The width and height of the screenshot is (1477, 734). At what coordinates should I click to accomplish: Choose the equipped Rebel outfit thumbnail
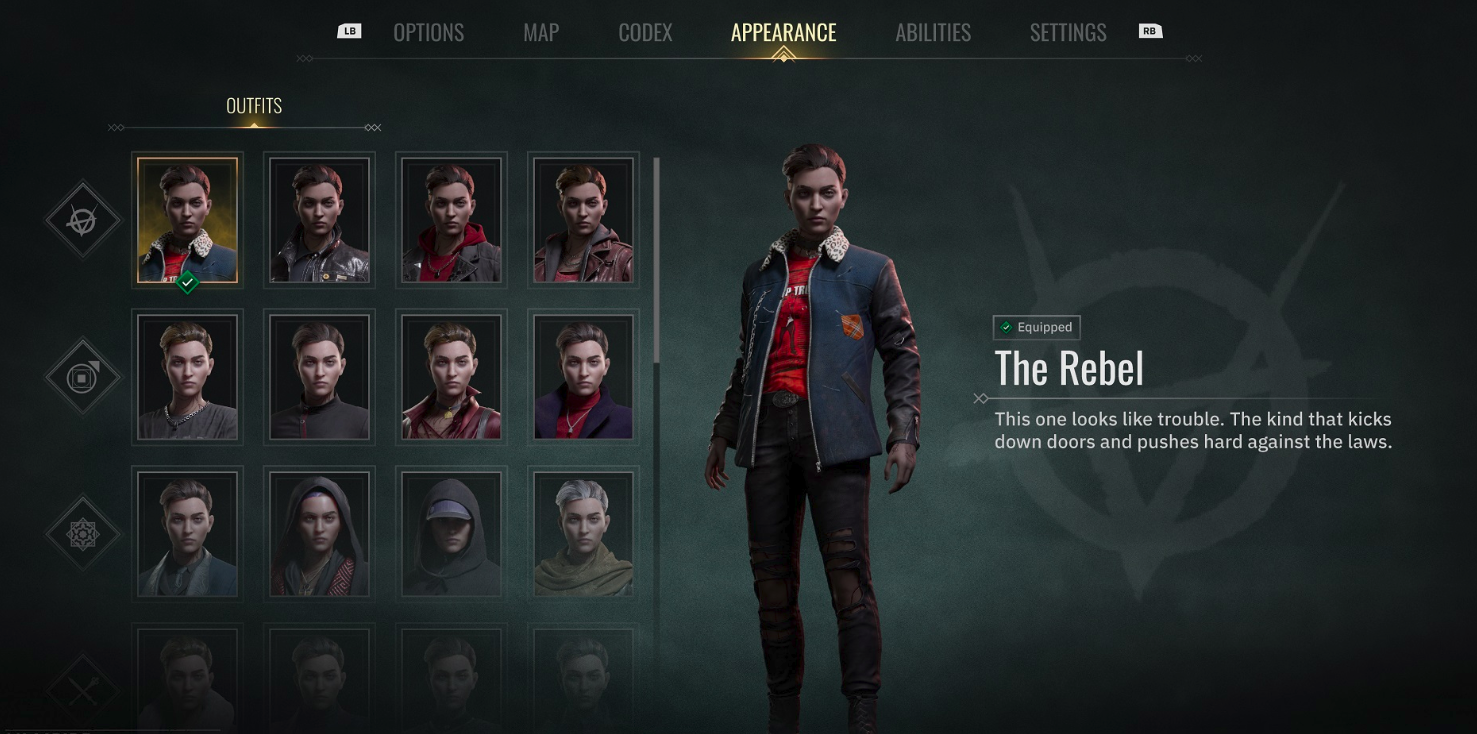pyautogui.click(x=187, y=220)
